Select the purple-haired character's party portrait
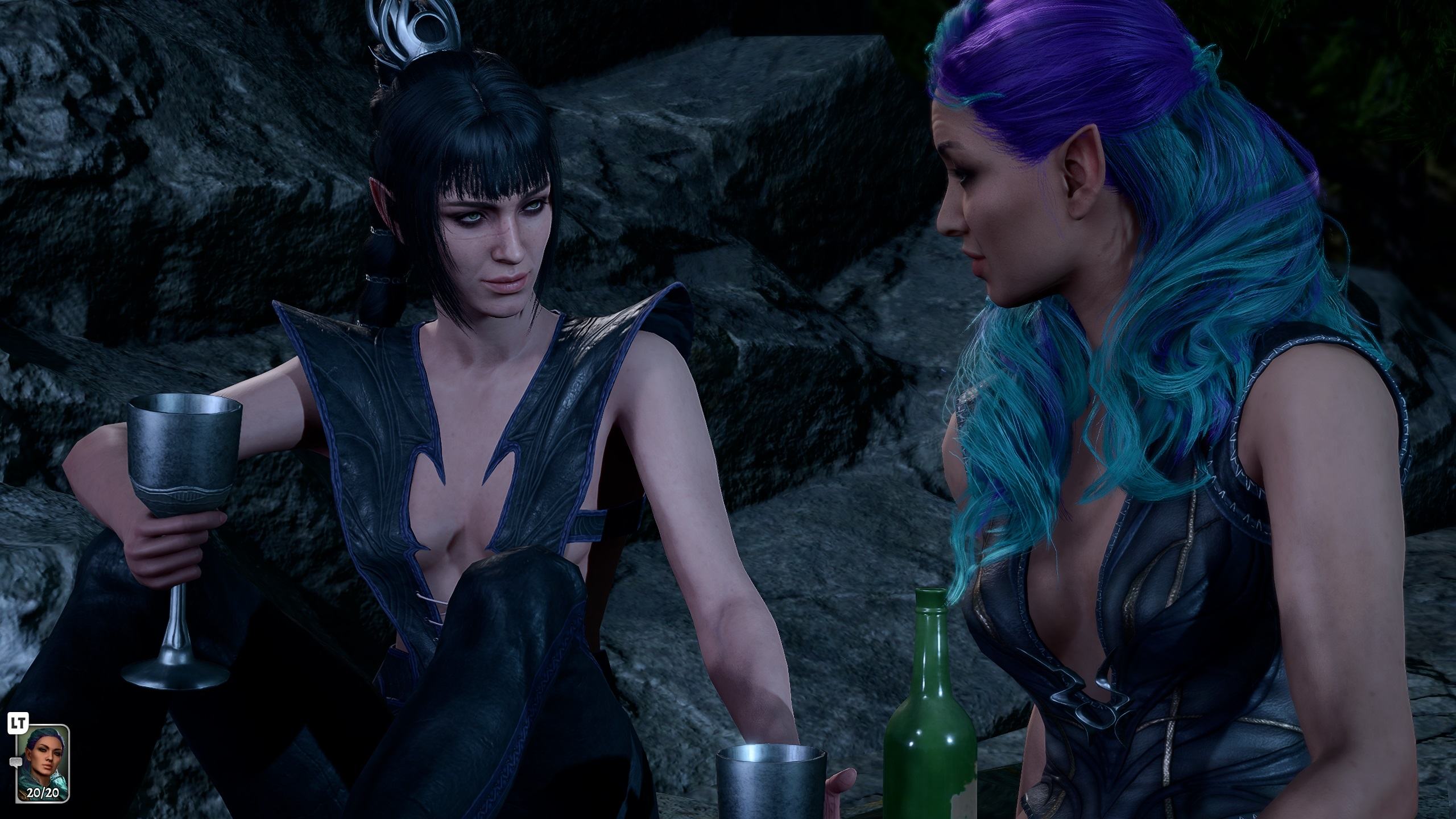 click(x=43, y=772)
